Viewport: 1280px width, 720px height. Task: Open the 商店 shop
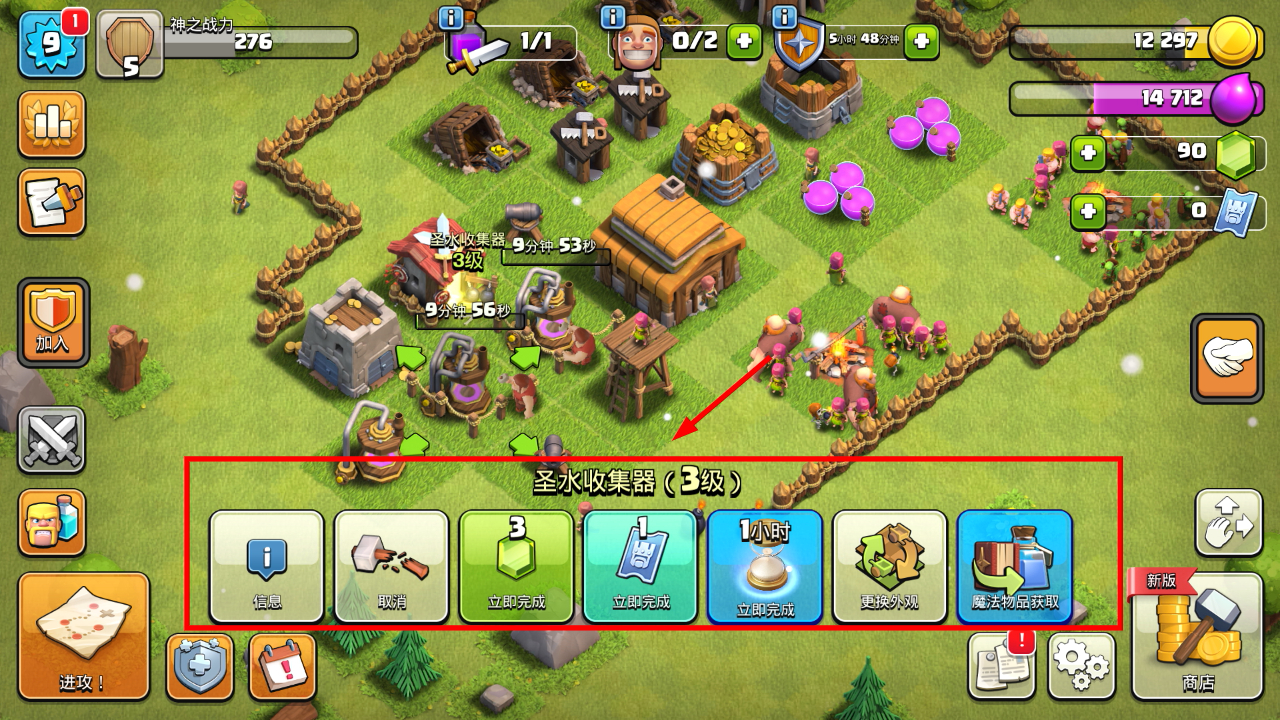pyautogui.click(x=1197, y=636)
